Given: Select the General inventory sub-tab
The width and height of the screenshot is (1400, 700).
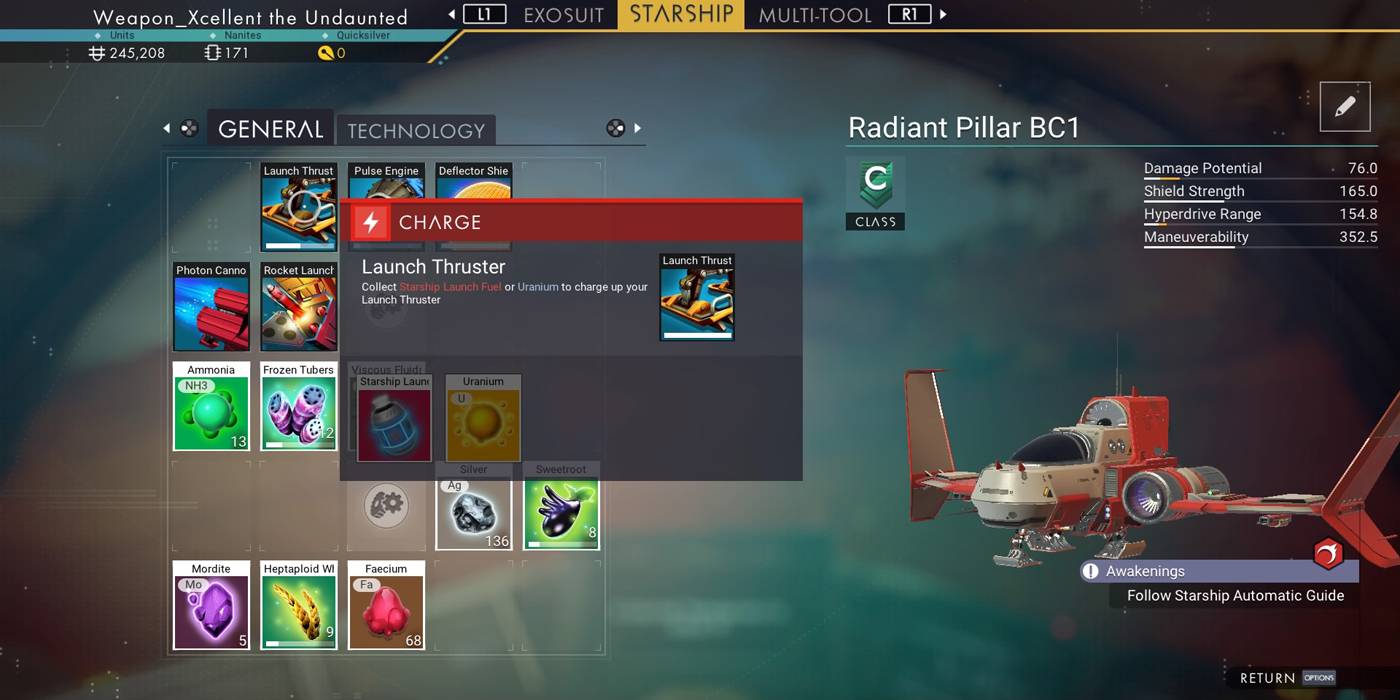Looking at the screenshot, I should pos(270,129).
